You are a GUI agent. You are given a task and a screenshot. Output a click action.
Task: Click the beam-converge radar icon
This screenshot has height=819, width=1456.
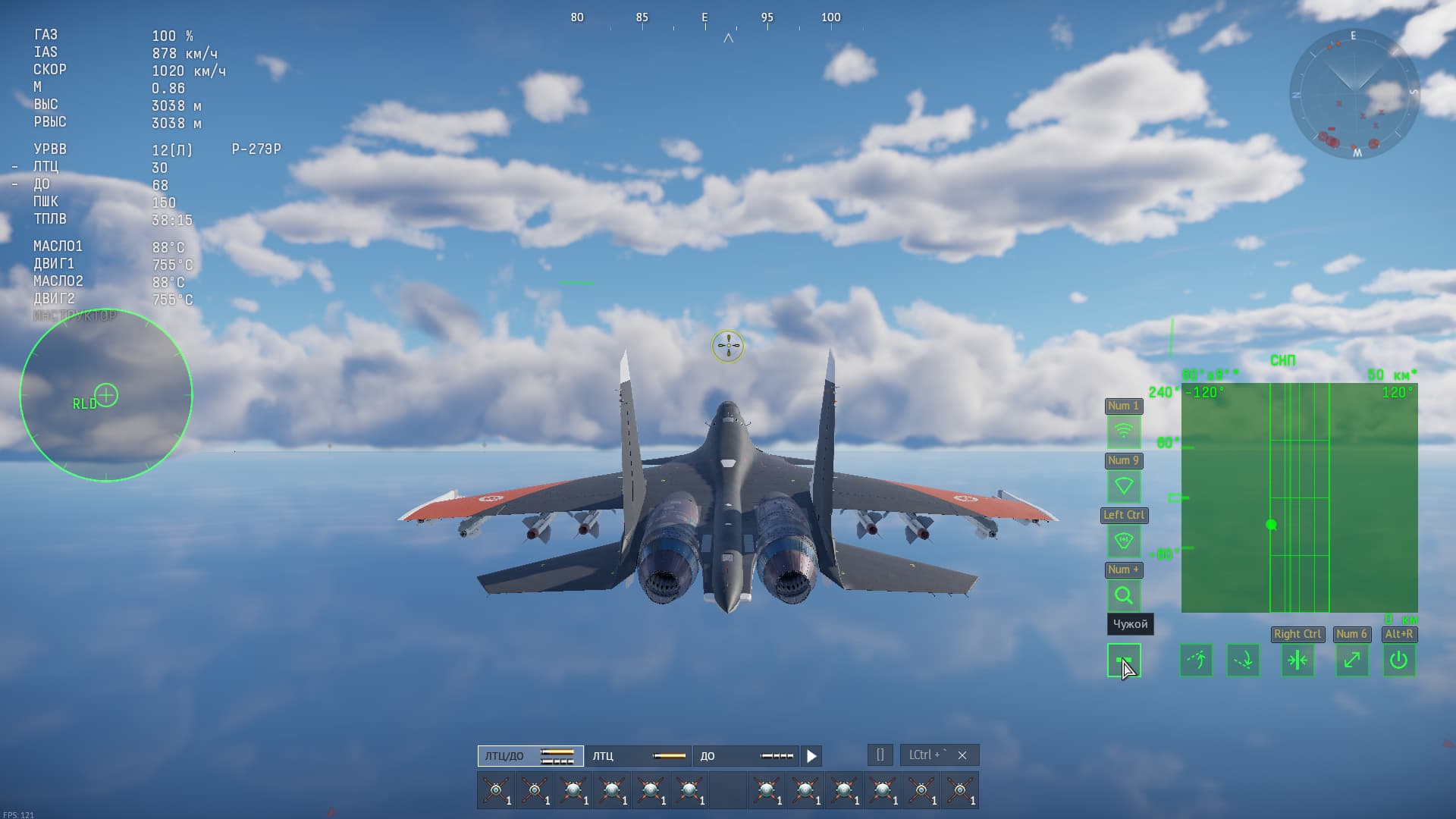(x=1298, y=661)
